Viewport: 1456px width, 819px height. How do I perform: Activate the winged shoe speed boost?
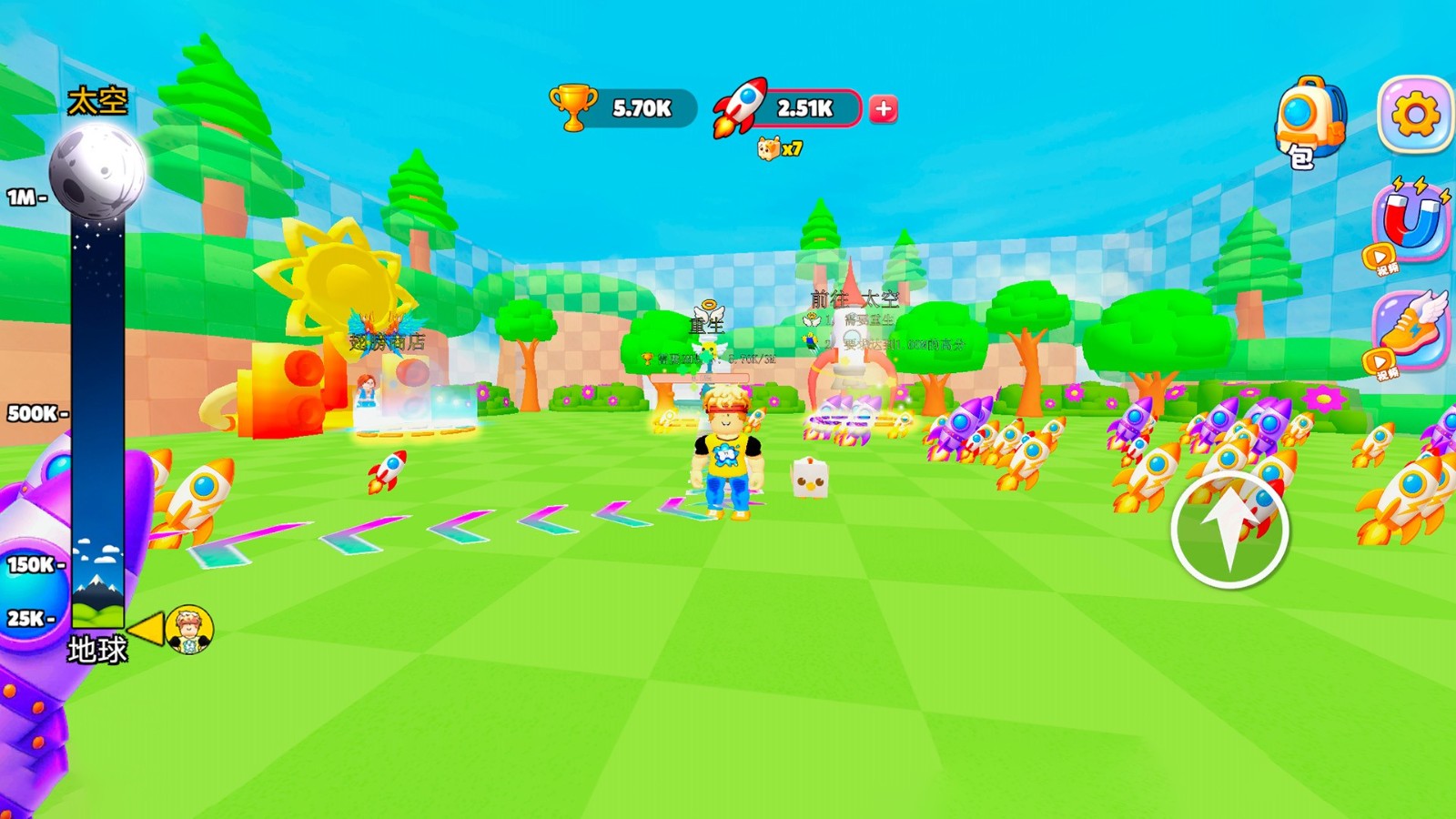coord(1410,329)
